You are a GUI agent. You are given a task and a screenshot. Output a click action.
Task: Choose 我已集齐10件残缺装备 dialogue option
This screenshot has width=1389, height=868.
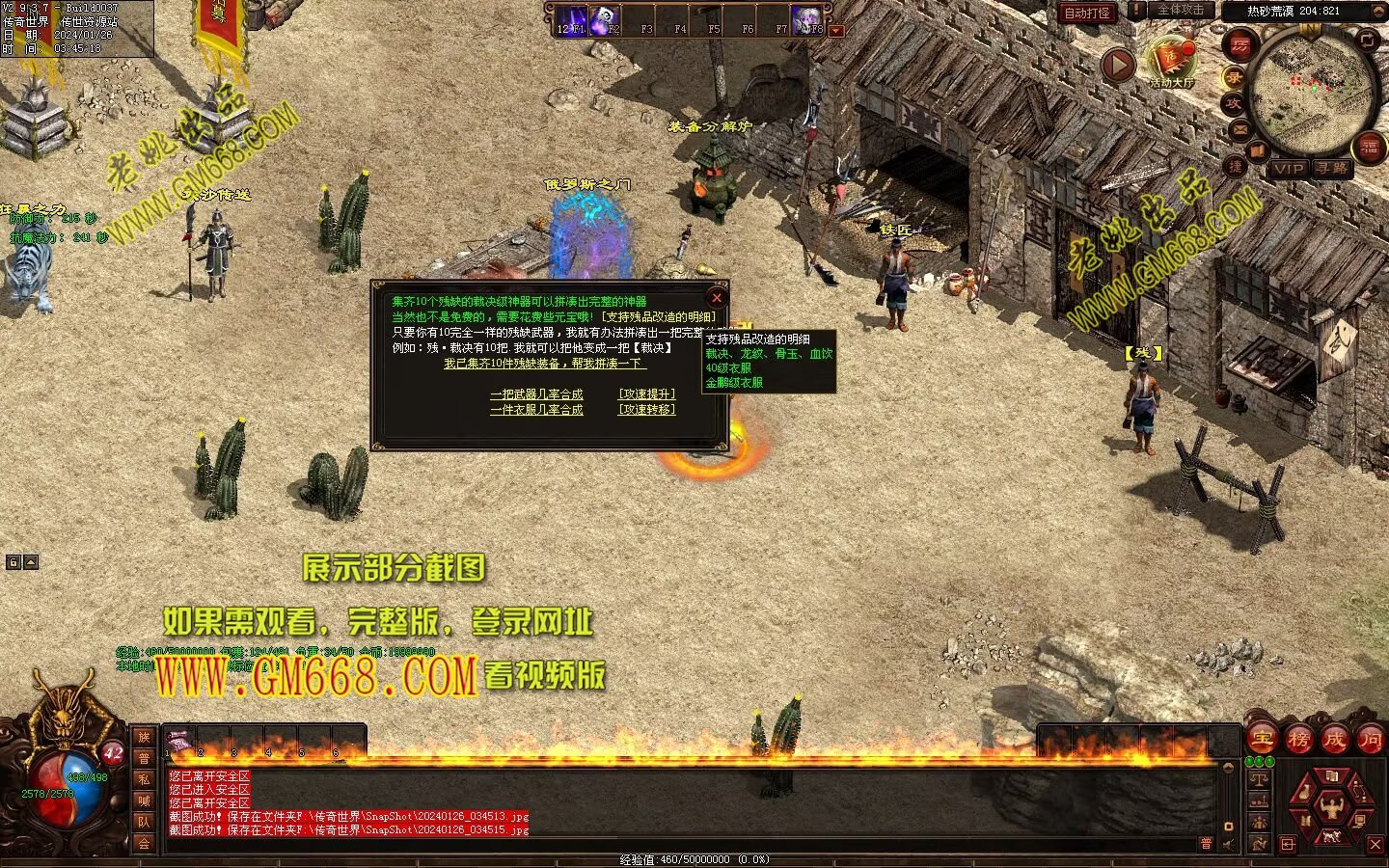click(545, 364)
